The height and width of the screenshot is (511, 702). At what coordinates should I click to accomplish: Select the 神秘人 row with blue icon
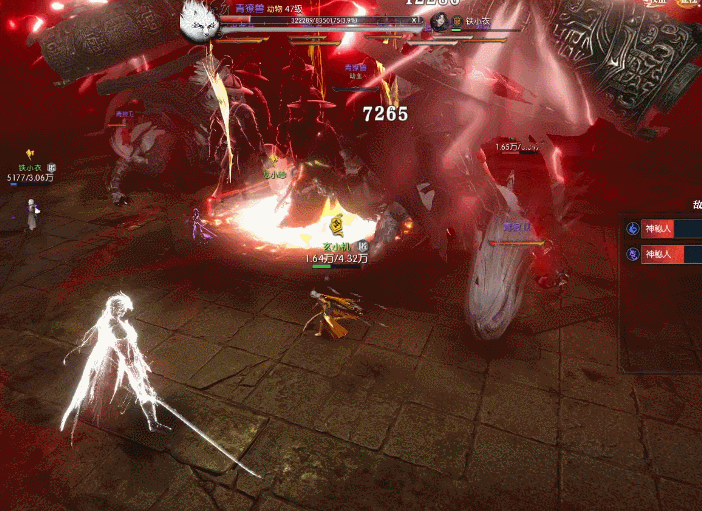pos(662,229)
